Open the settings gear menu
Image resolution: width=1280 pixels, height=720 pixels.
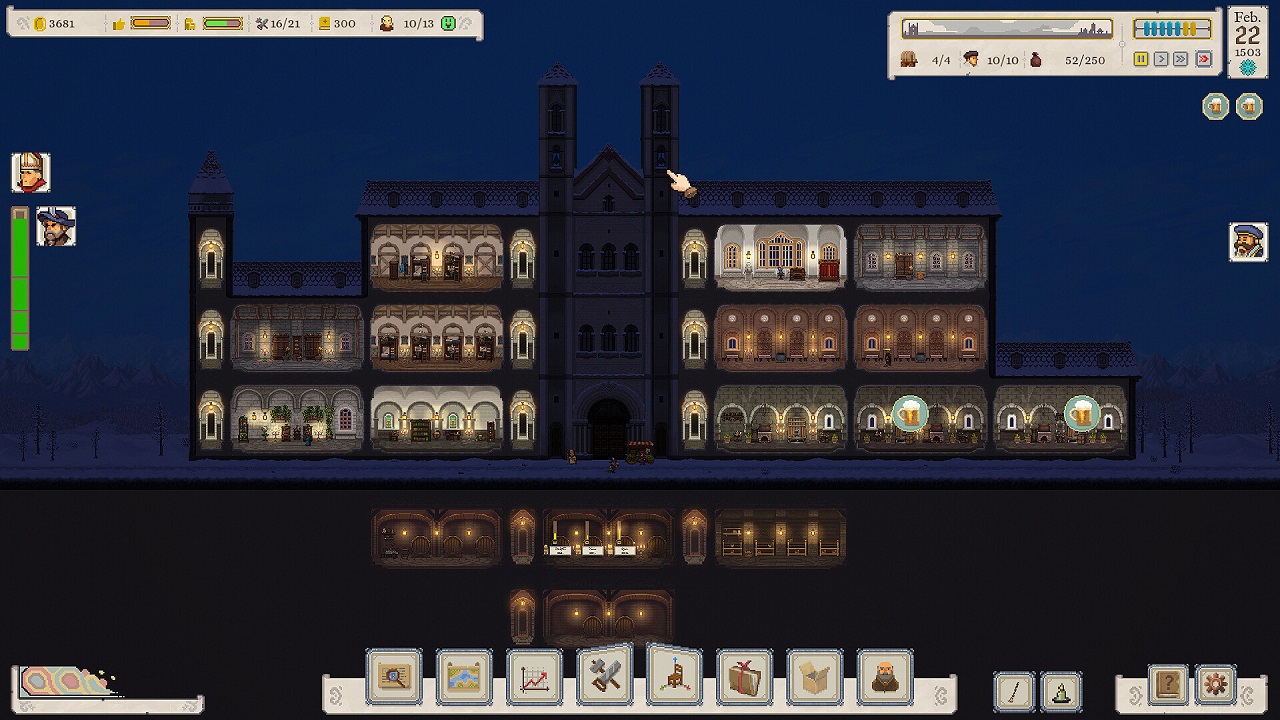pos(1214,685)
